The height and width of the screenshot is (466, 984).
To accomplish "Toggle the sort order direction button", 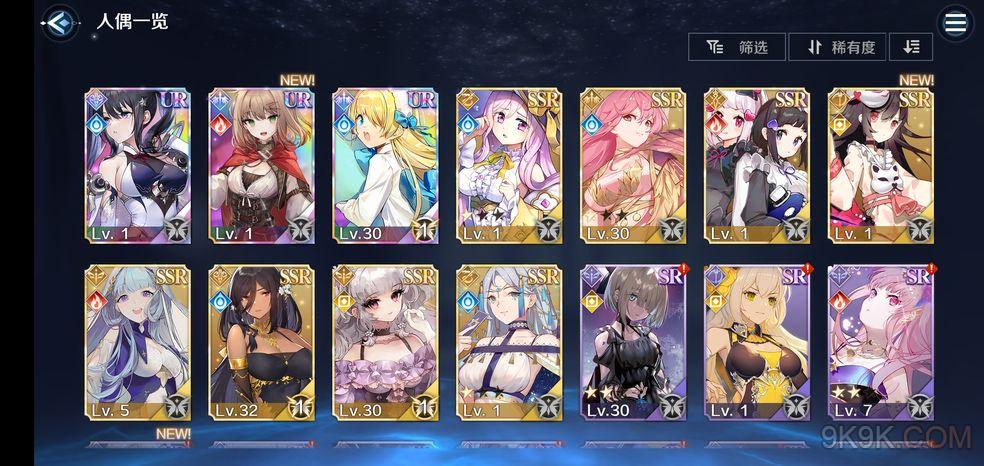I will 911,47.
